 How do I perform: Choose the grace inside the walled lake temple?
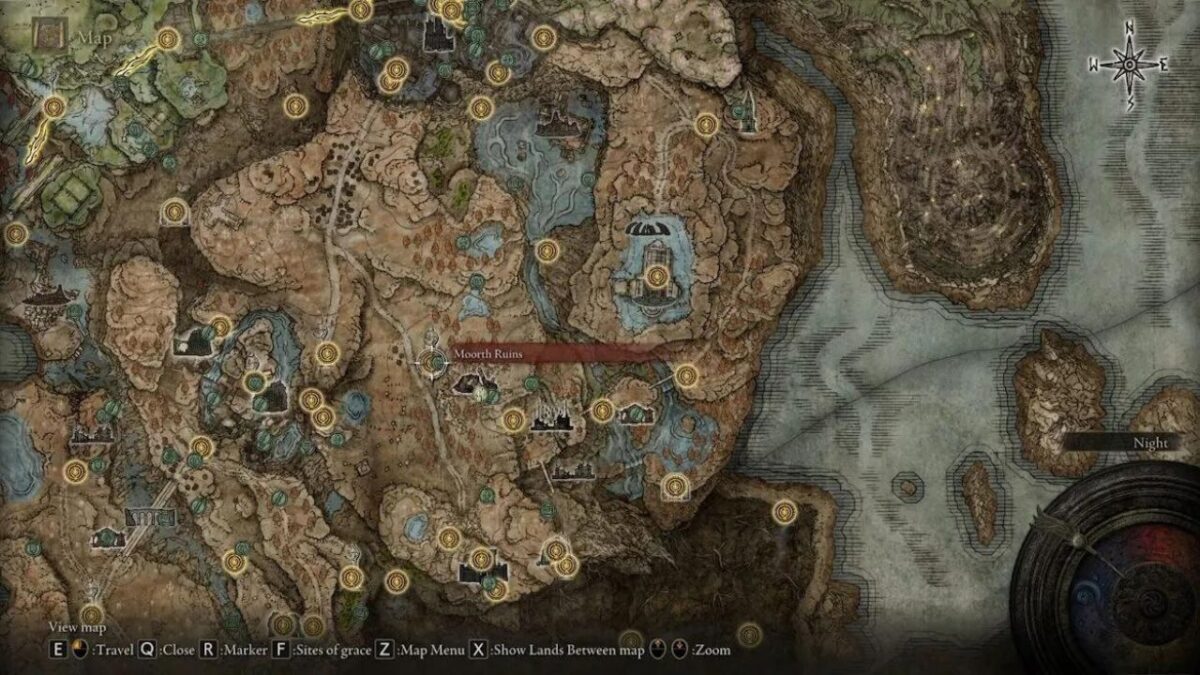pos(657,277)
